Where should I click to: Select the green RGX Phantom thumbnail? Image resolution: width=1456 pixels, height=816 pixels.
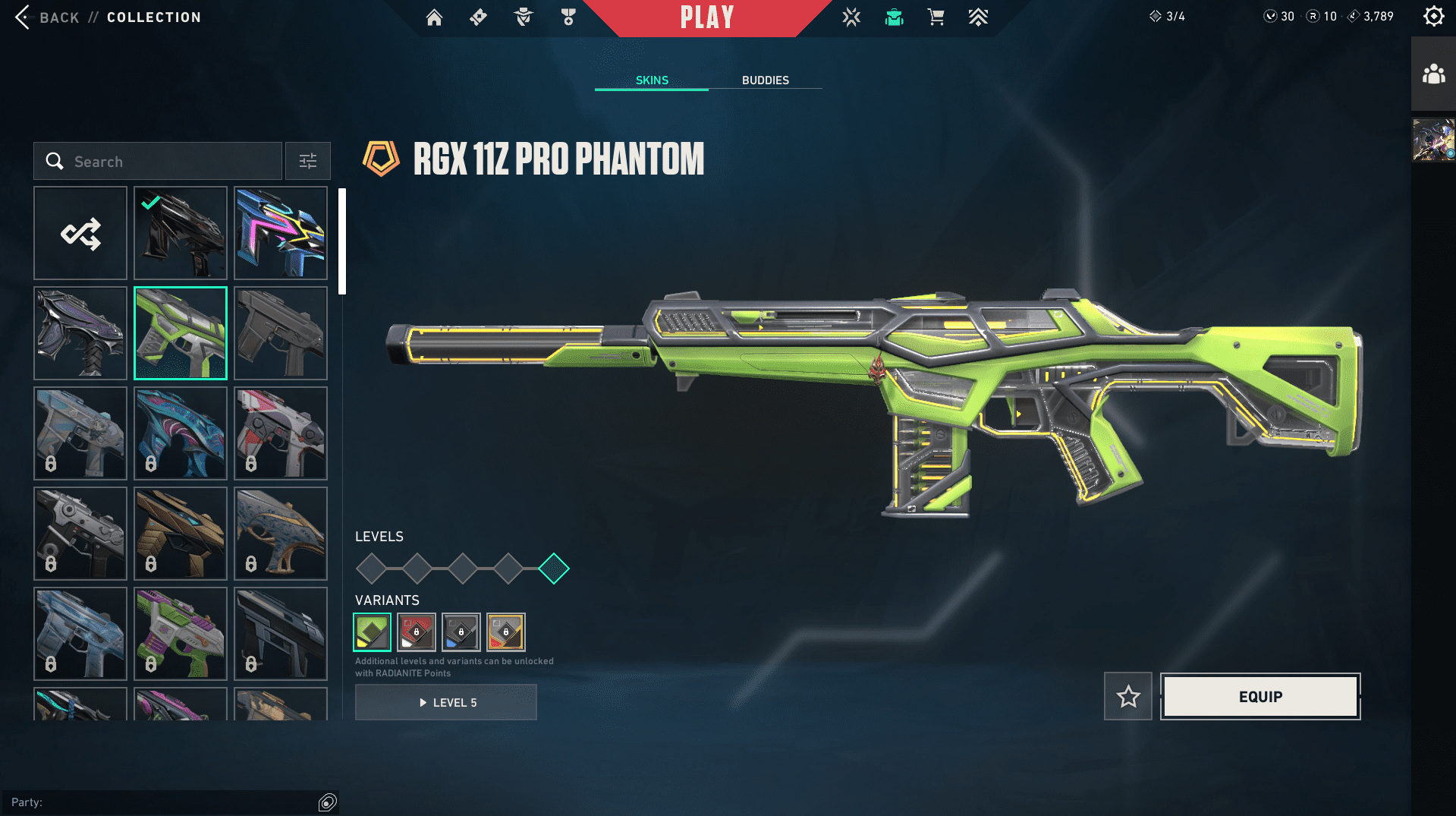click(x=181, y=333)
